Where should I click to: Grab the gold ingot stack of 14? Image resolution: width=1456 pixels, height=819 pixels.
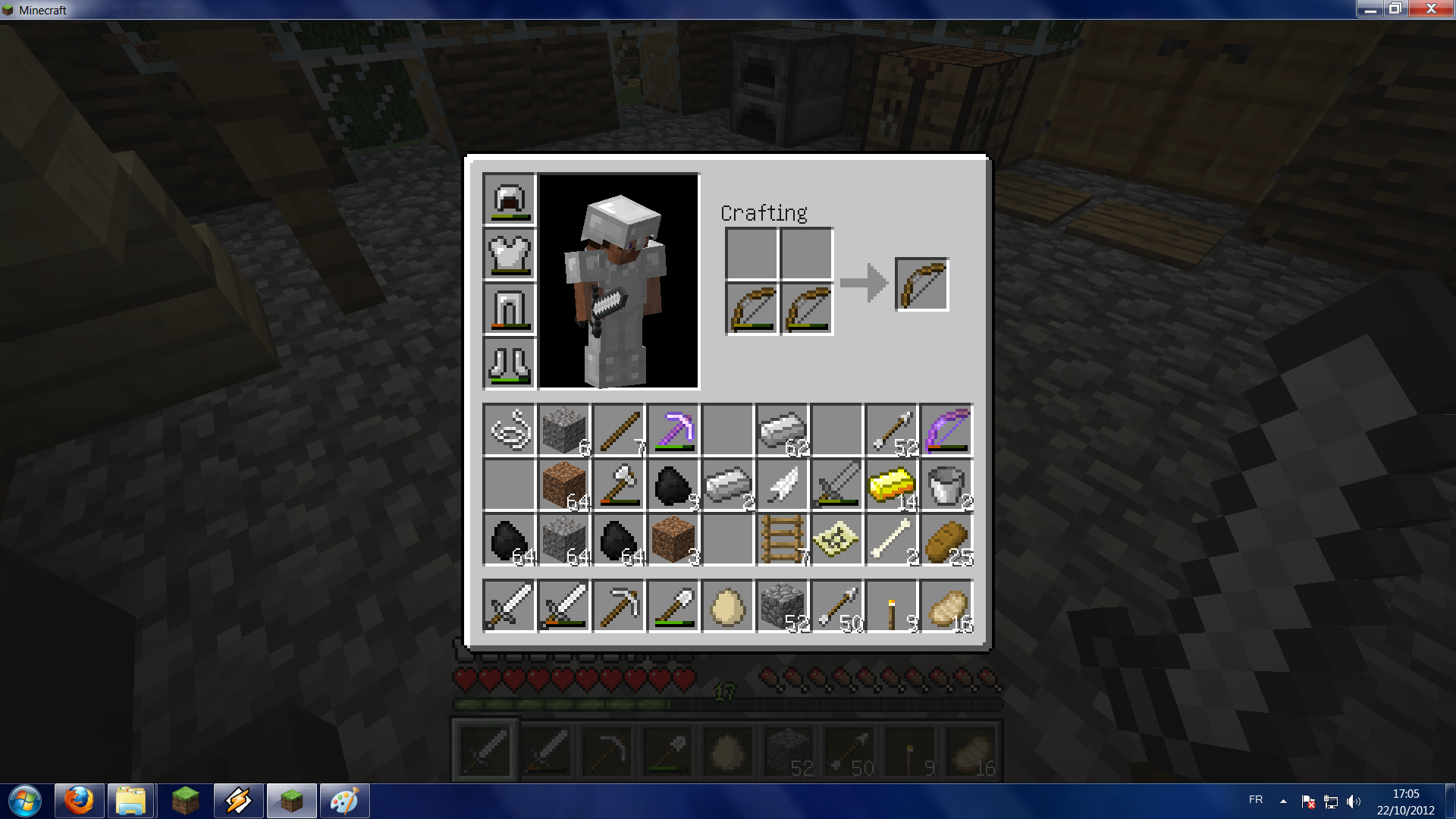coord(891,485)
